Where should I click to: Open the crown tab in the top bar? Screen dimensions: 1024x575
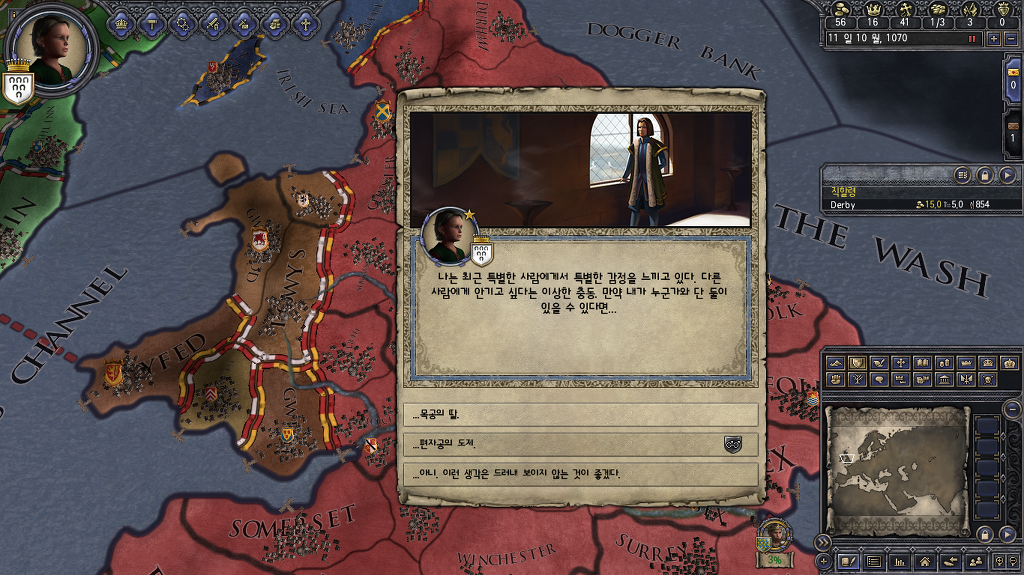click(x=121, y=22)
